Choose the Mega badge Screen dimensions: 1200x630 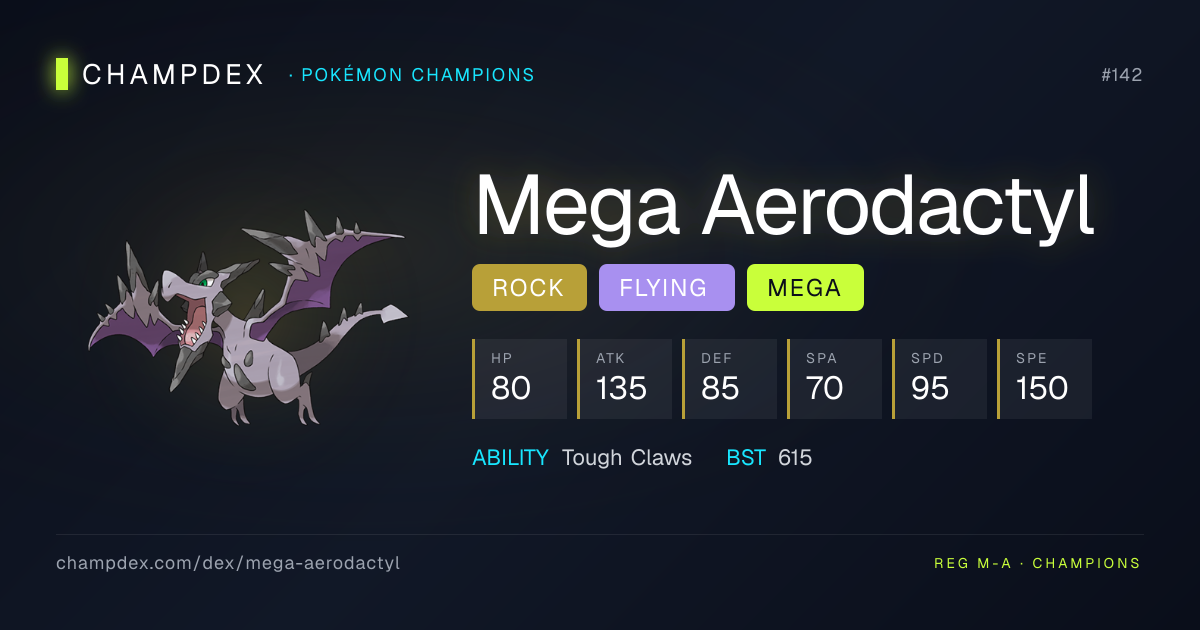tap(804, 288)
